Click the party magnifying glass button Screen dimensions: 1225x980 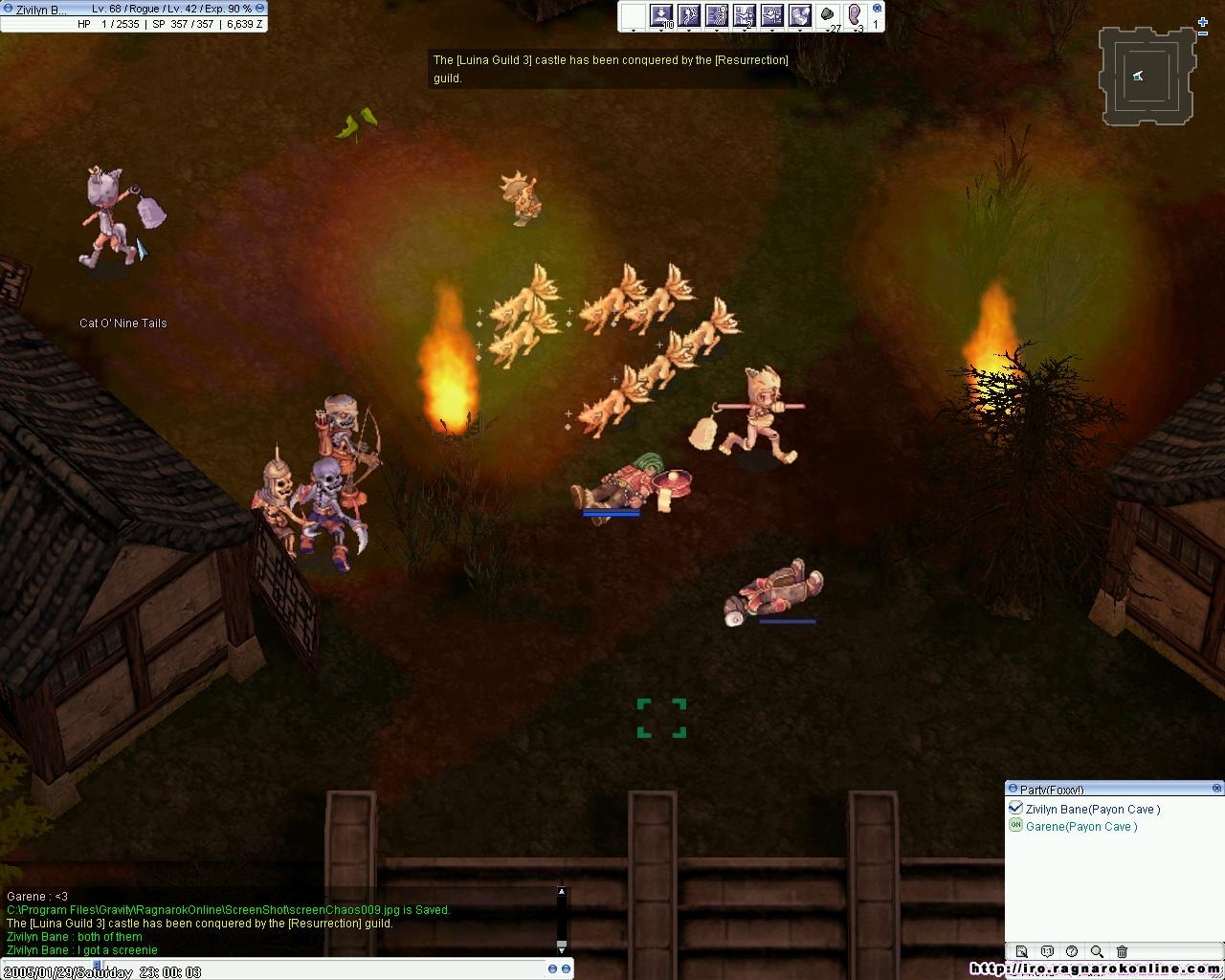point(1097,951)
